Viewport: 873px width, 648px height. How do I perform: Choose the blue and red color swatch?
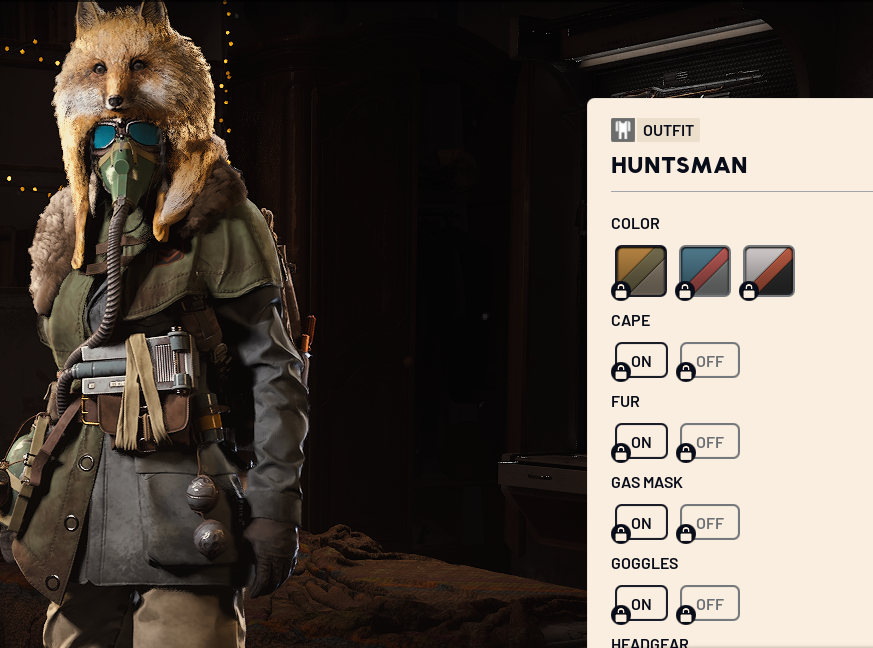pos(705,270)
